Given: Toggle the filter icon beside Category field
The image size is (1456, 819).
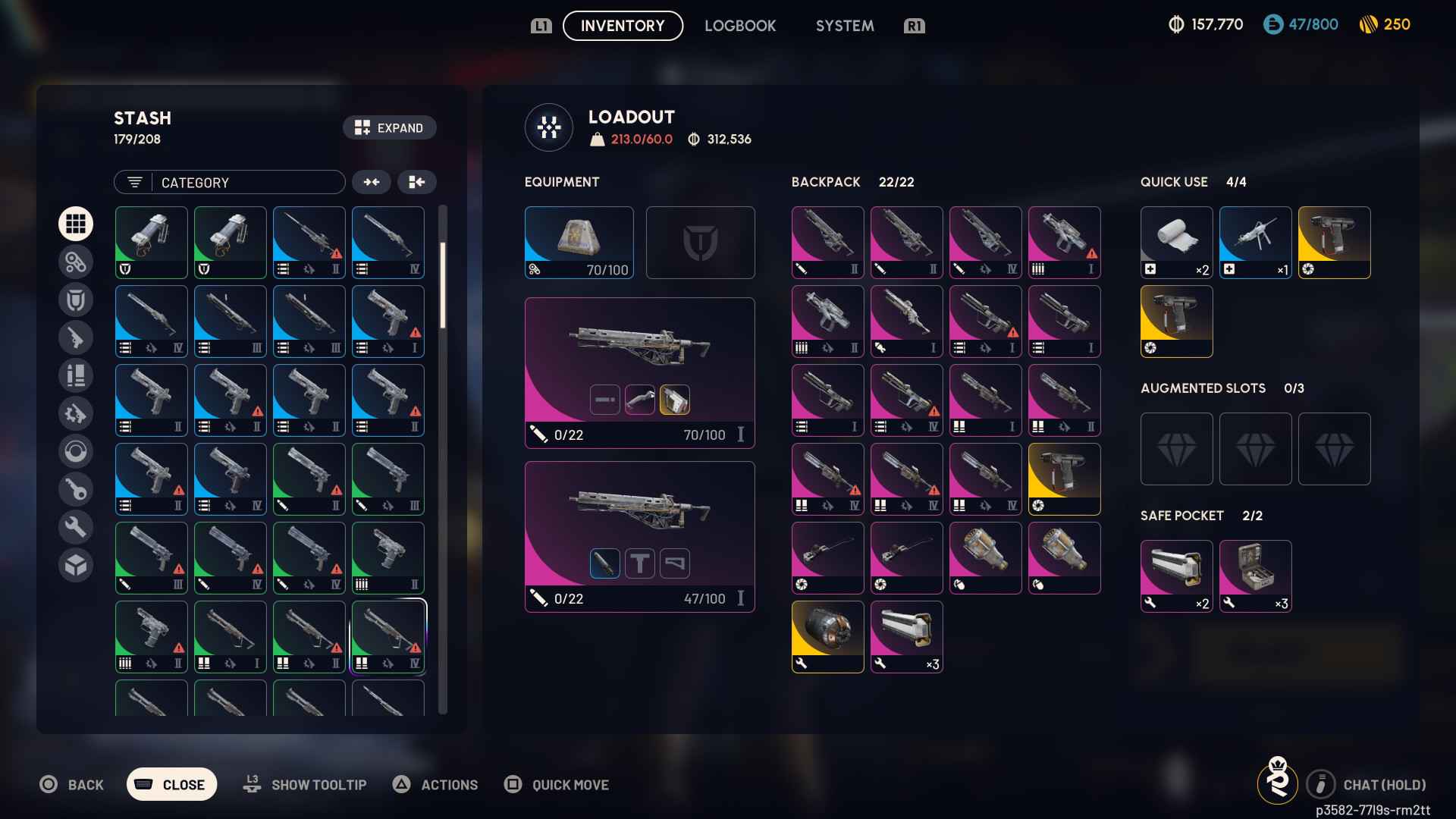Looking at the screenshot, I should pos(134,182).
